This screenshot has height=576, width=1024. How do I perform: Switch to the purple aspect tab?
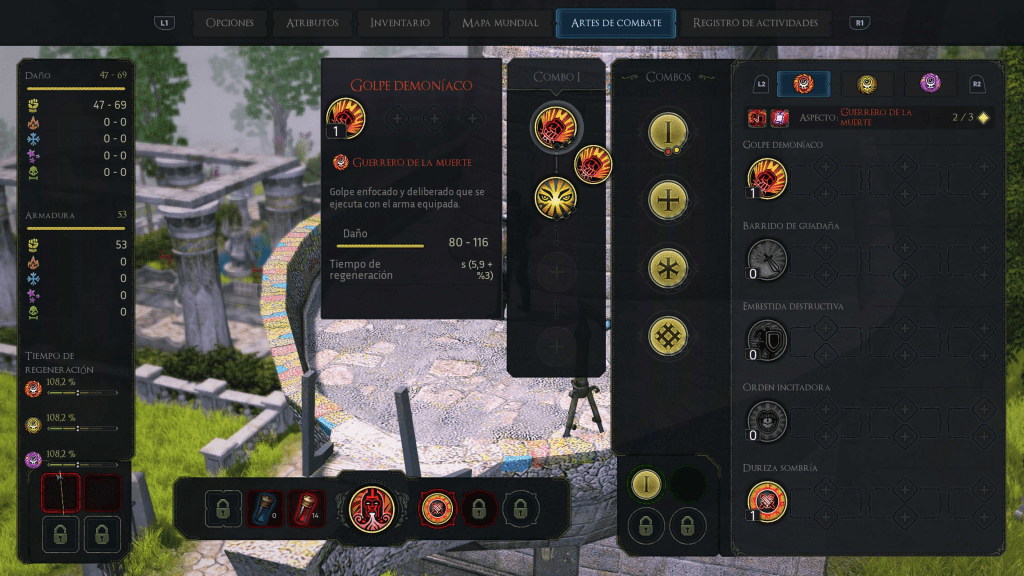tap(930, 84)
